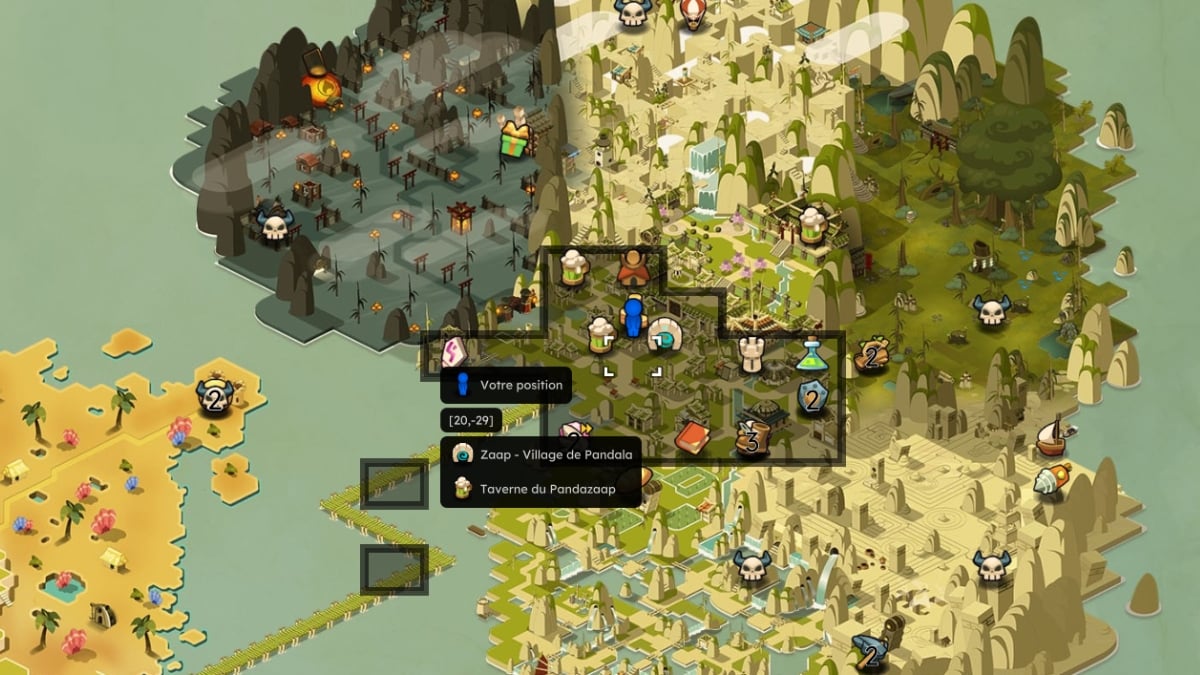Click the blue shield marker numbered 2

(x=813, y=399)
